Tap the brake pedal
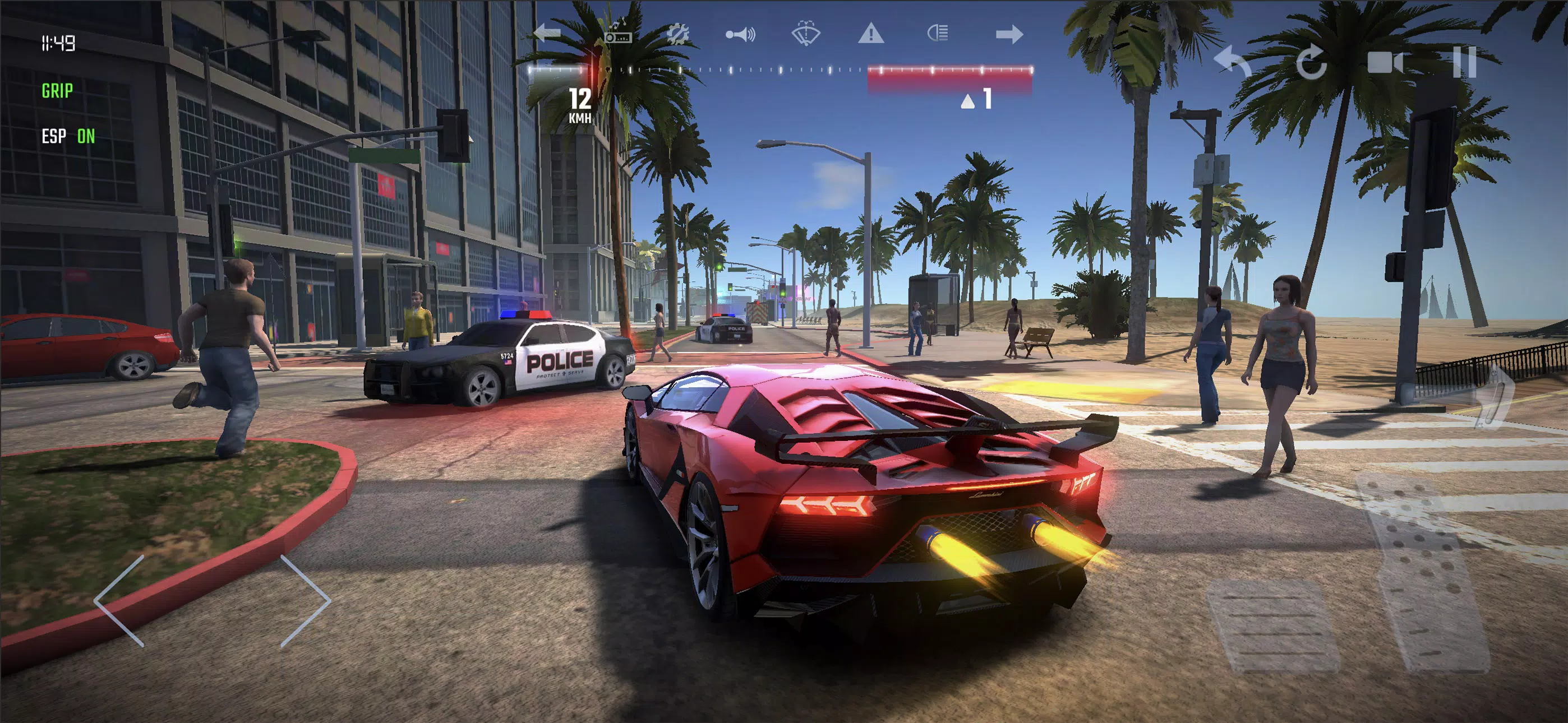Image resolution: width=1568 pixels, height=723 pixels. [1274, 625]
